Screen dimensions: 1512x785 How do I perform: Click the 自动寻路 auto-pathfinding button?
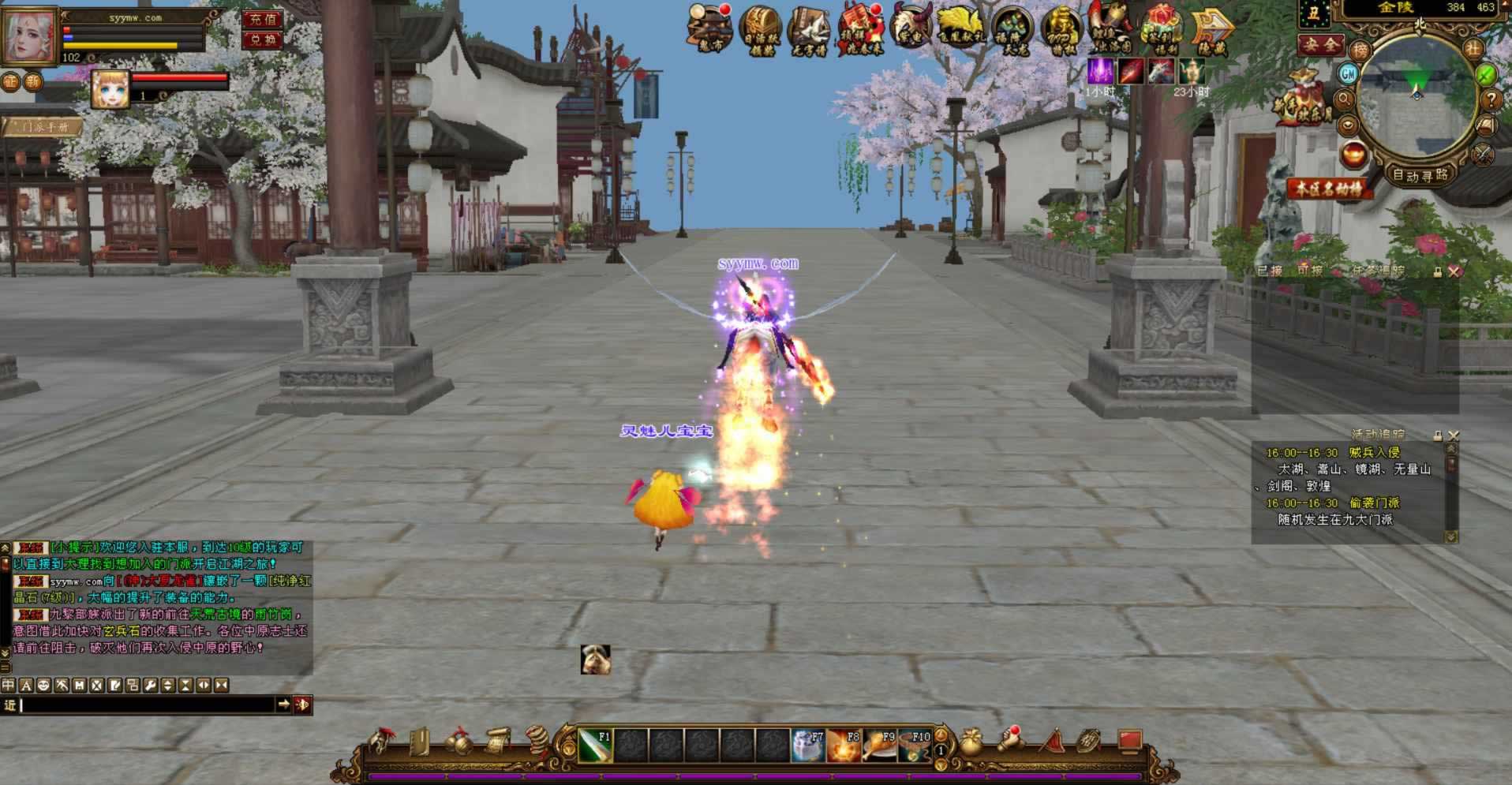point(1420,175)
